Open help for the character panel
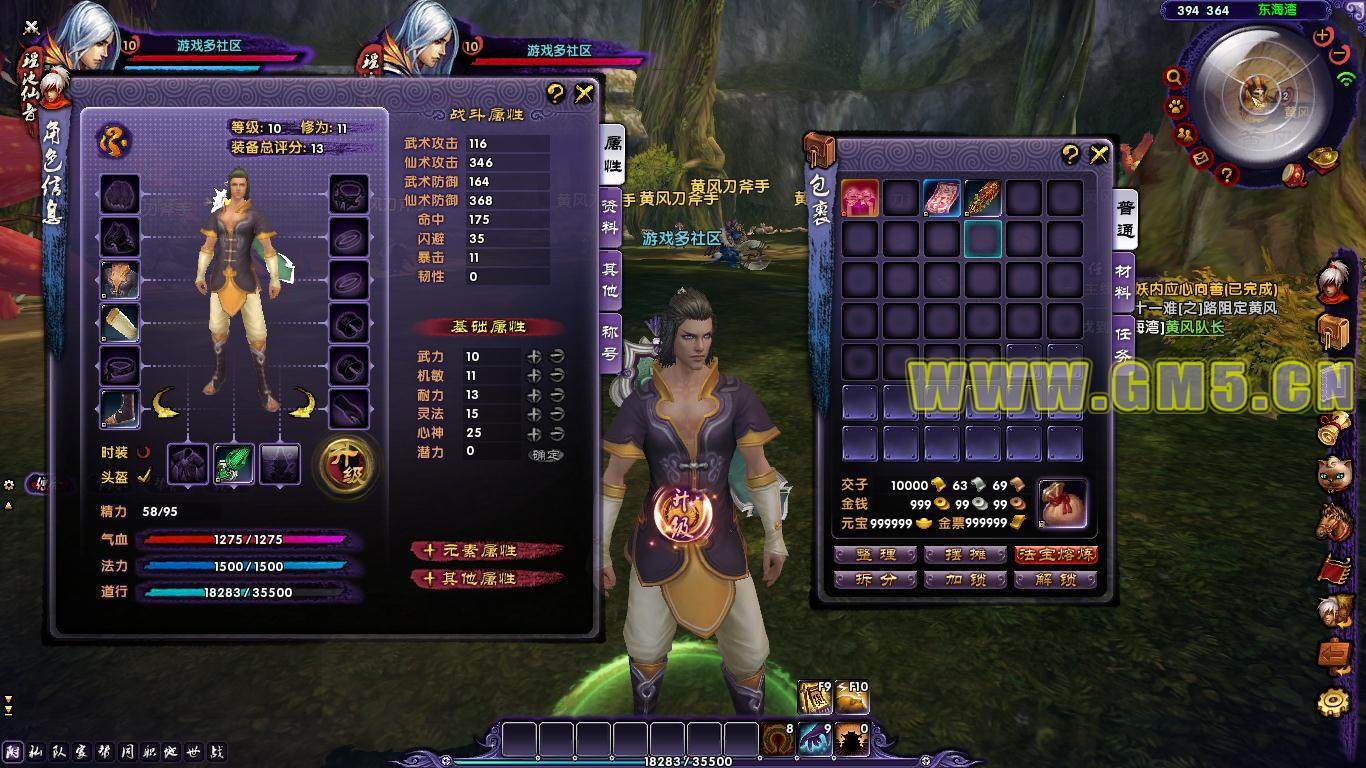The width and height of the screenshot is (1366, 768). 556,94
